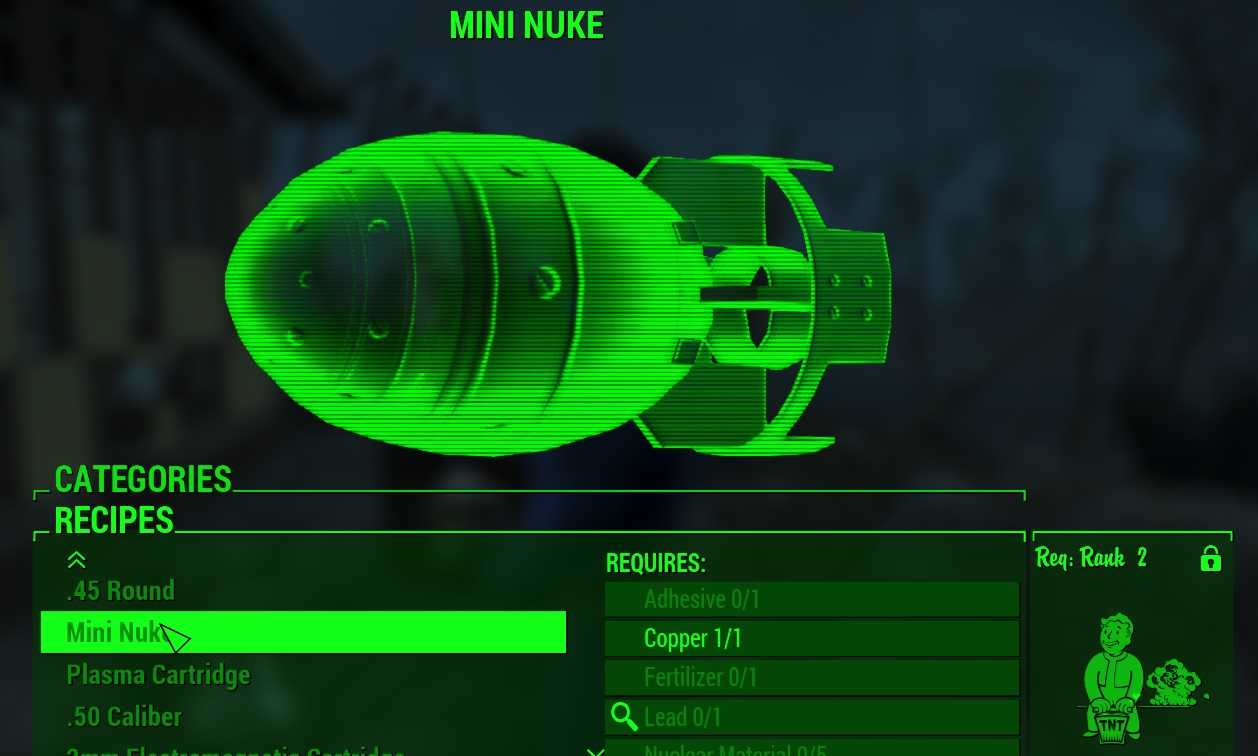
Task: Select the Copper 1/1 requirement
Action: click(x=811, y=638)
